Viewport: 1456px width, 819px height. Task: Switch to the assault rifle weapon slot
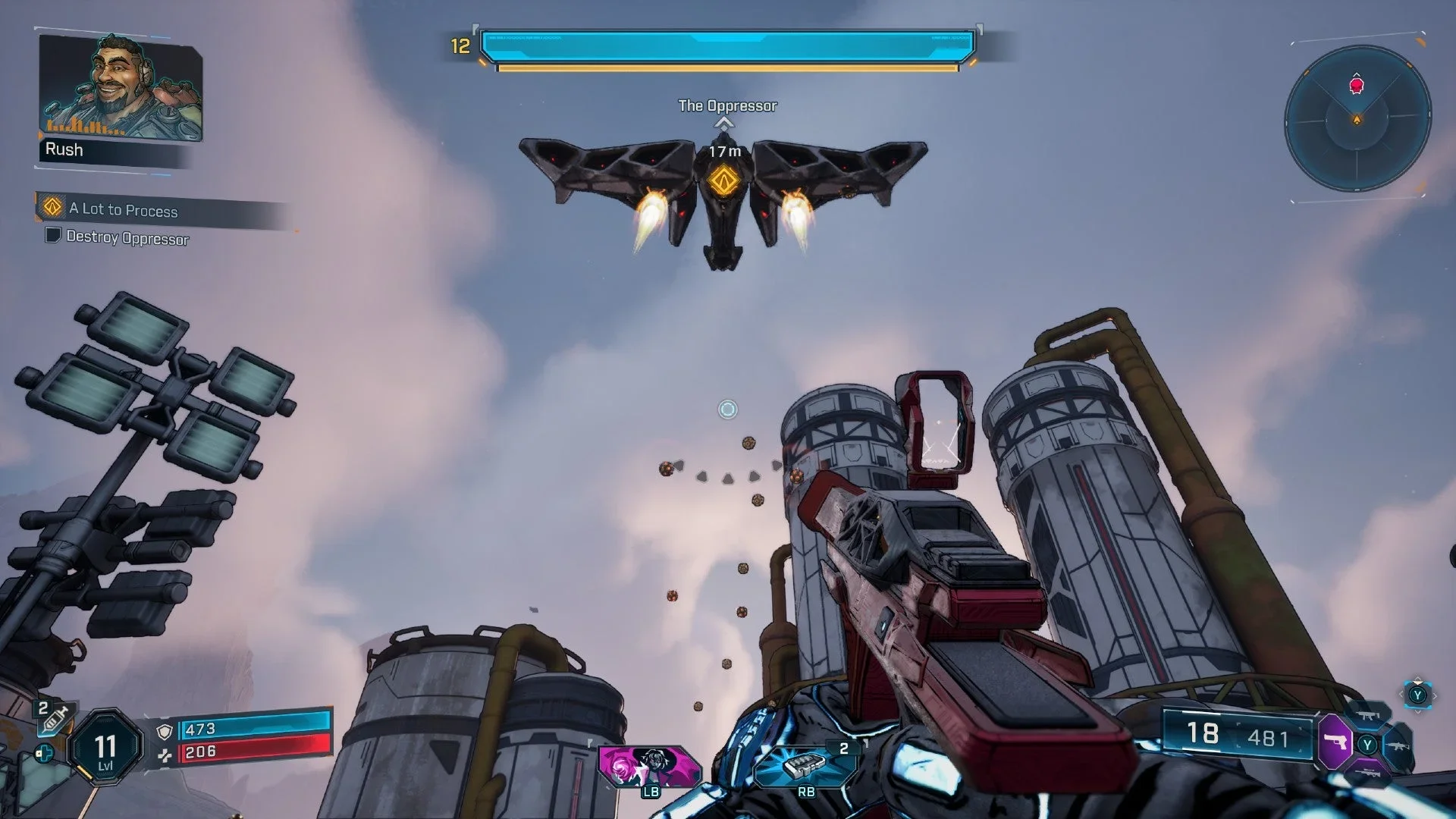(1398, 745)
